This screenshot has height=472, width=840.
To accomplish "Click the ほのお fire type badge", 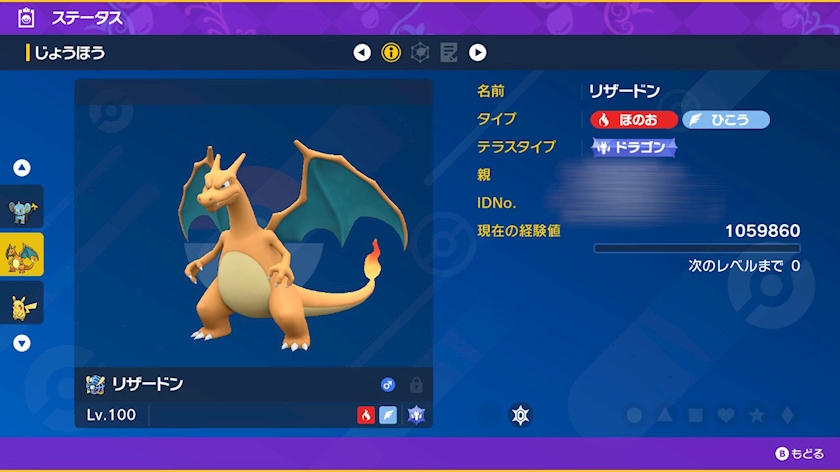I will pos(632,120).
